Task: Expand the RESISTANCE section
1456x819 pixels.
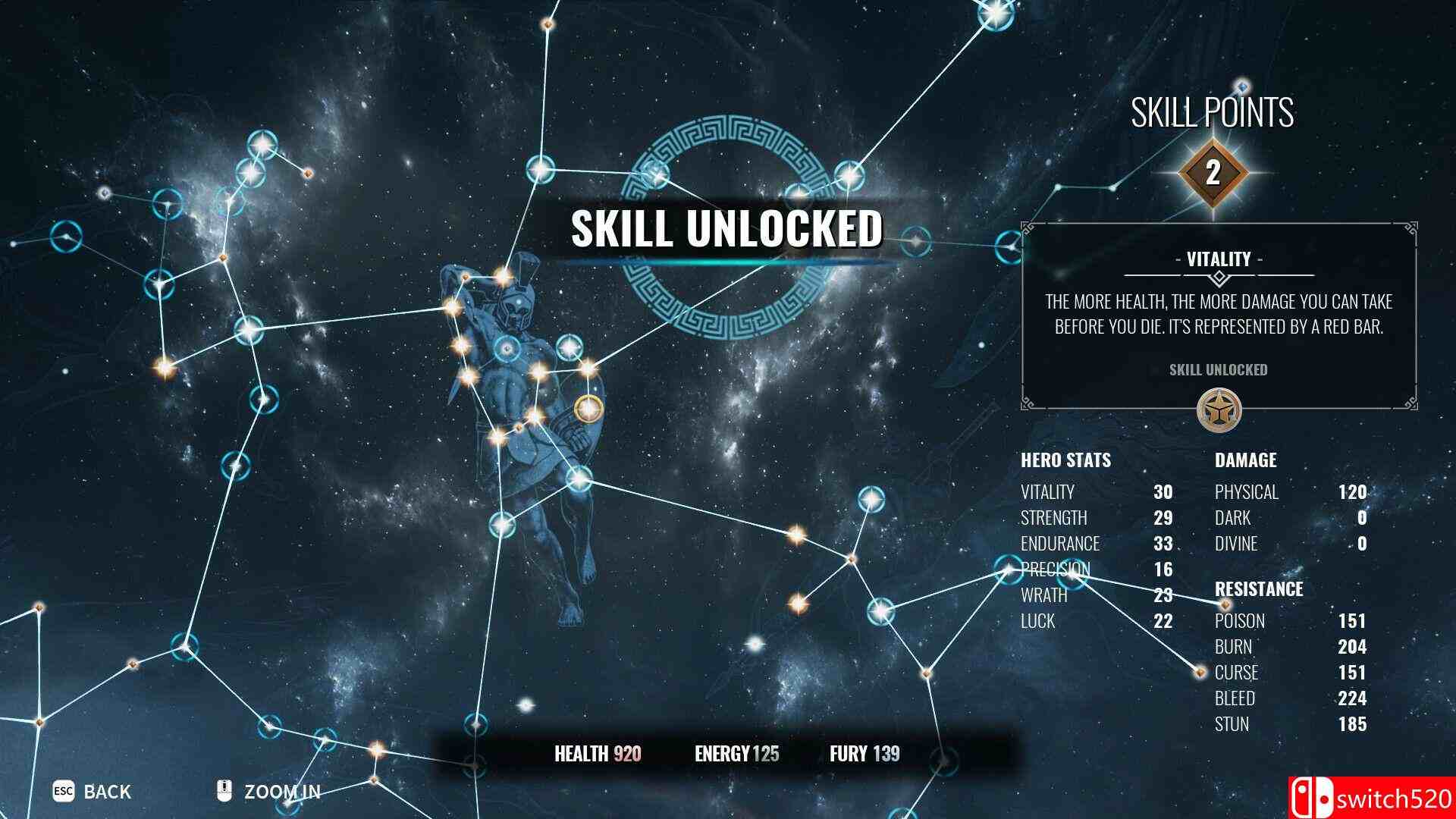Action: coord(1260,589)
